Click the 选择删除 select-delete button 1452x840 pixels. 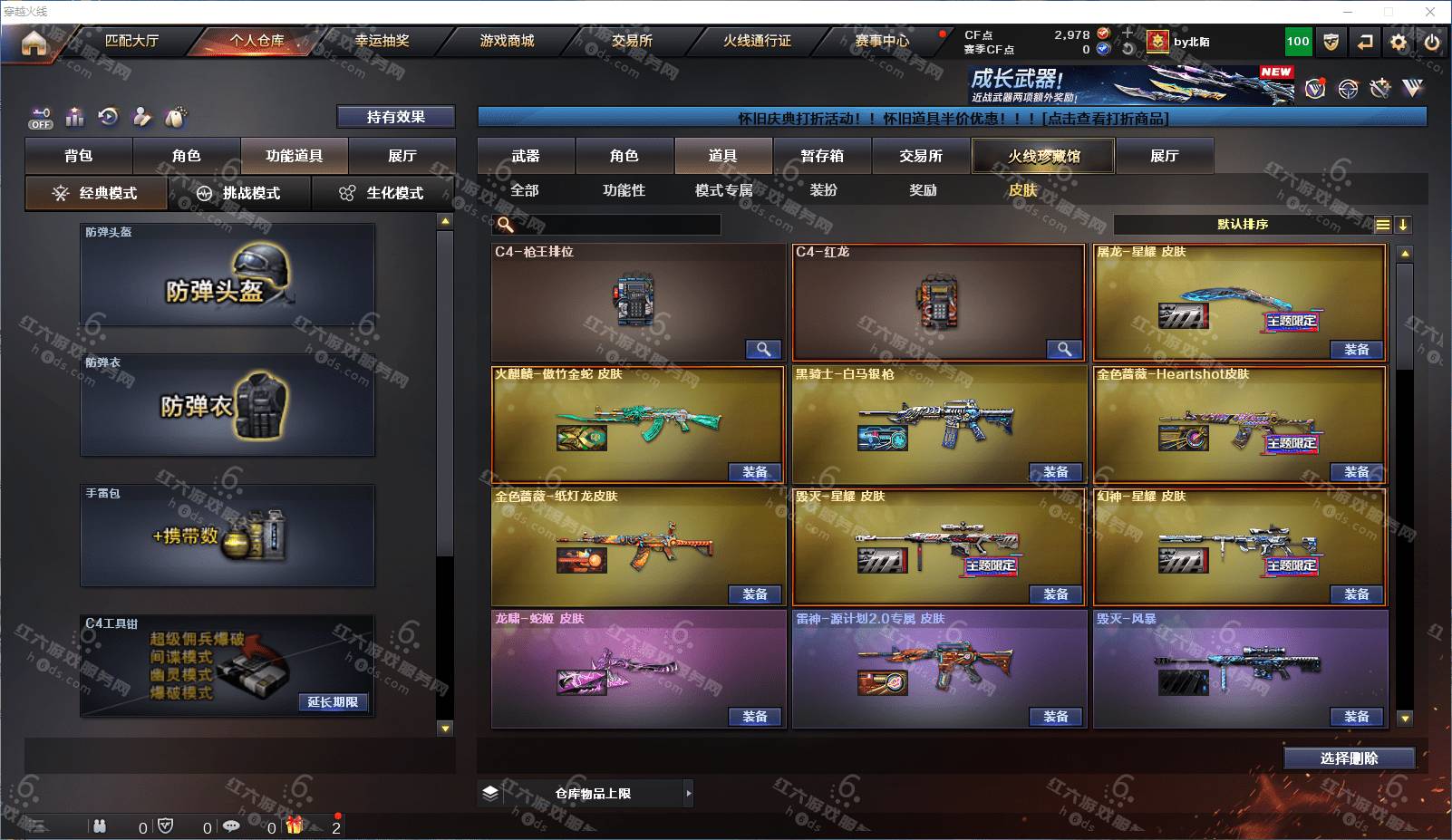click(x=1349, y=758)
